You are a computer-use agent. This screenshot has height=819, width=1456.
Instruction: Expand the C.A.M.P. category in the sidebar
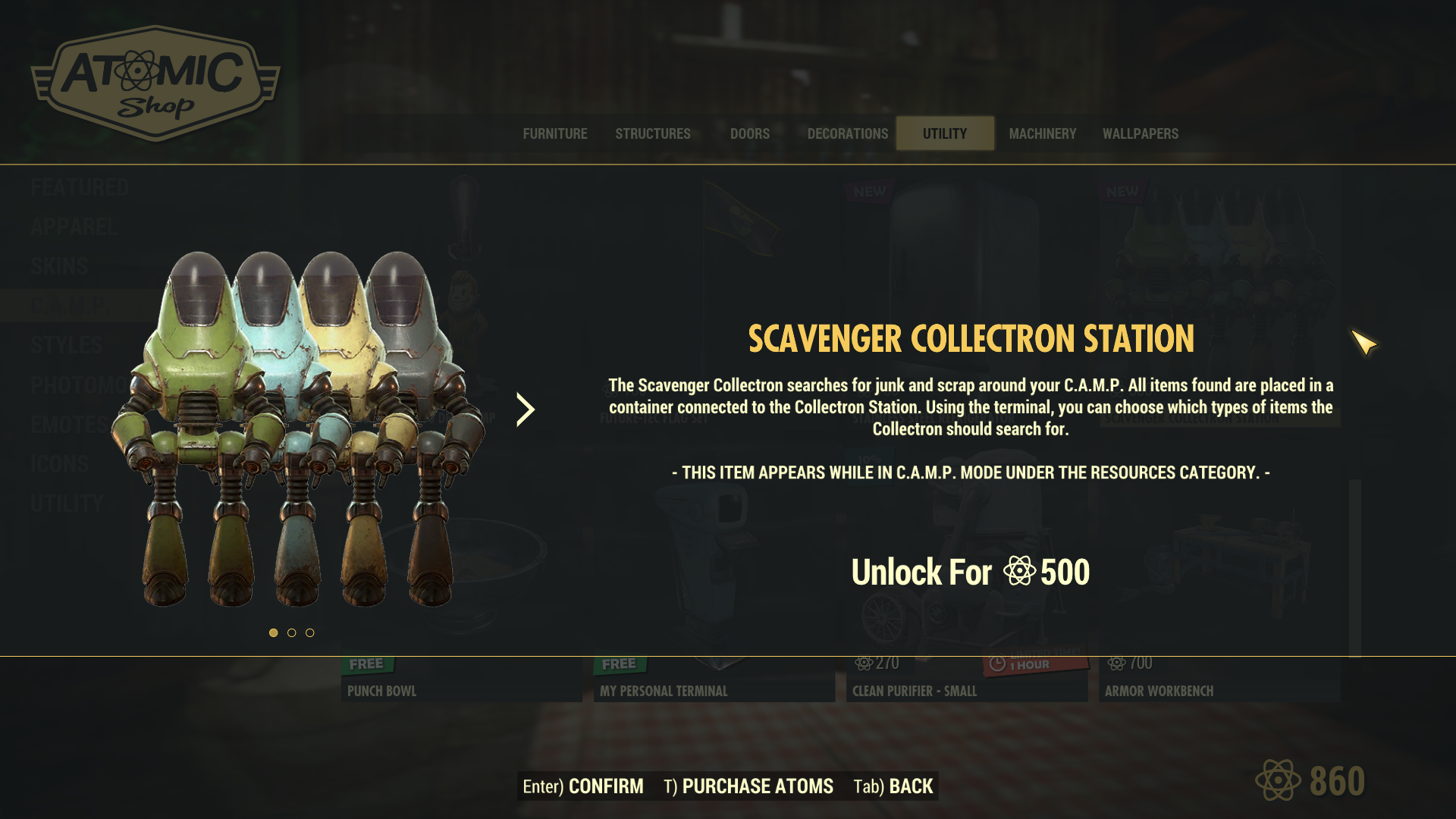68,305
